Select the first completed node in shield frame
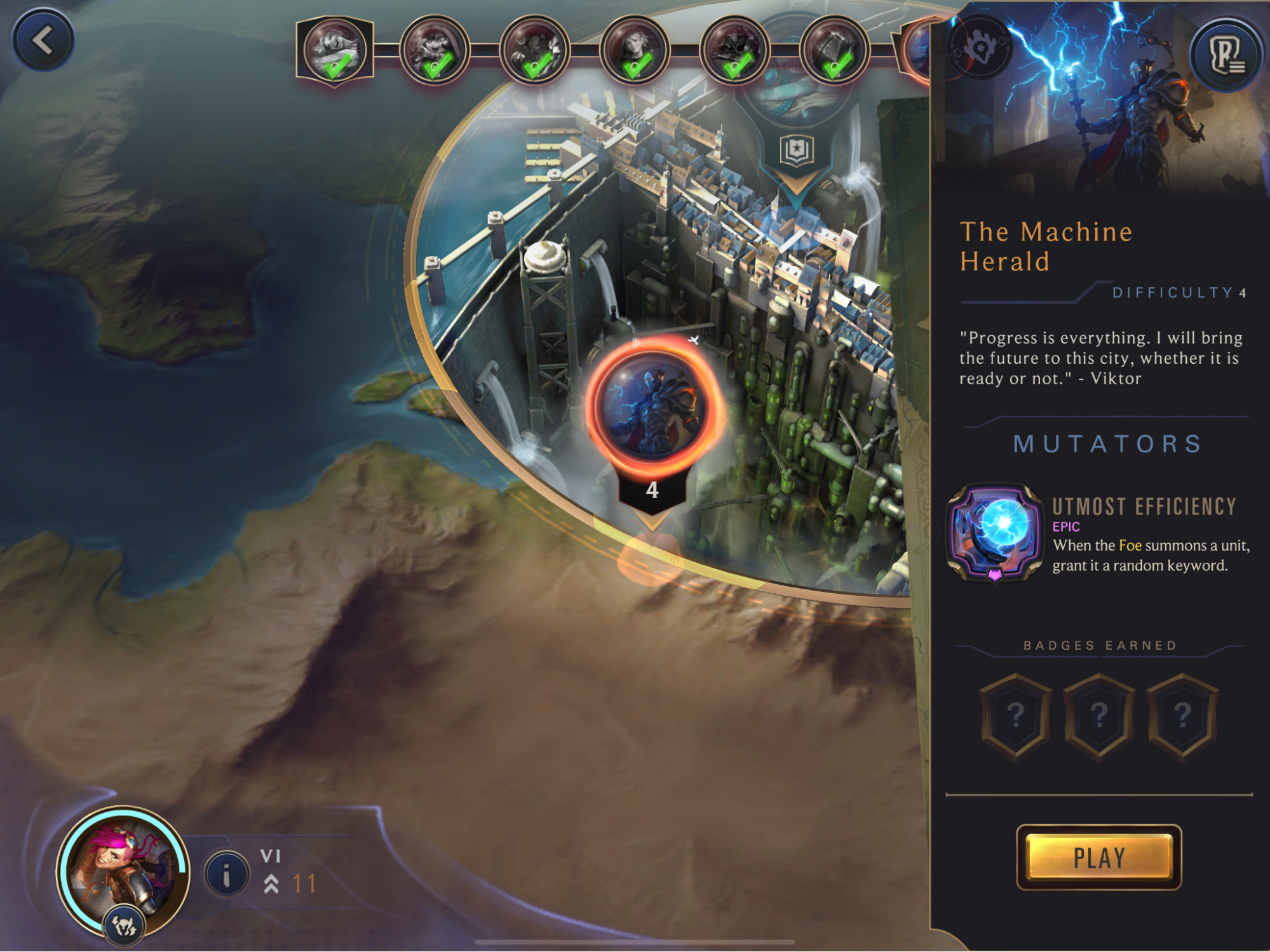 click(335, 51)
